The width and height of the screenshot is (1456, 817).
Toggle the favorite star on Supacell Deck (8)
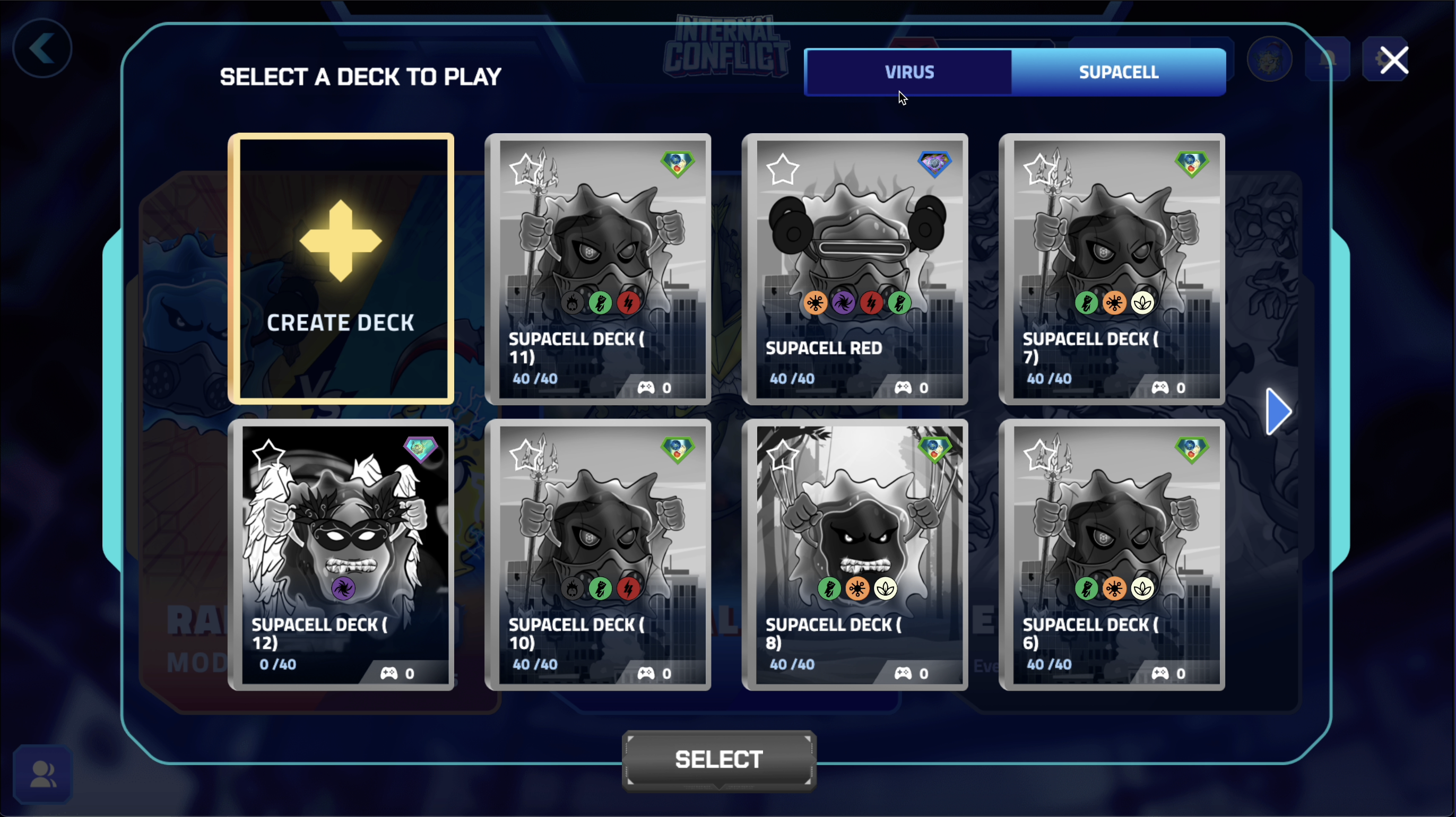(x=782, y=454)
